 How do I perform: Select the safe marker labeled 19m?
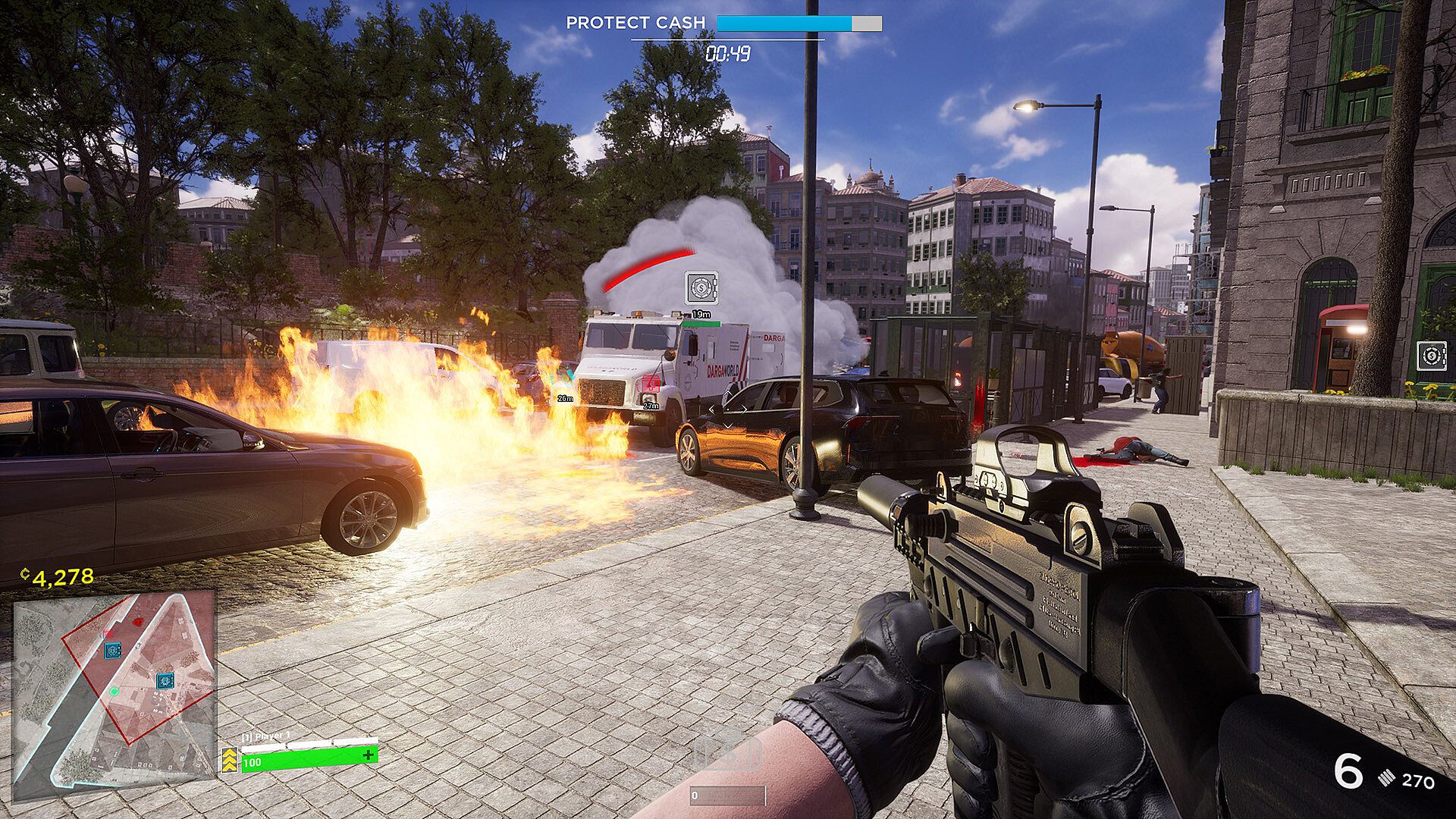(x=701, y=288)
